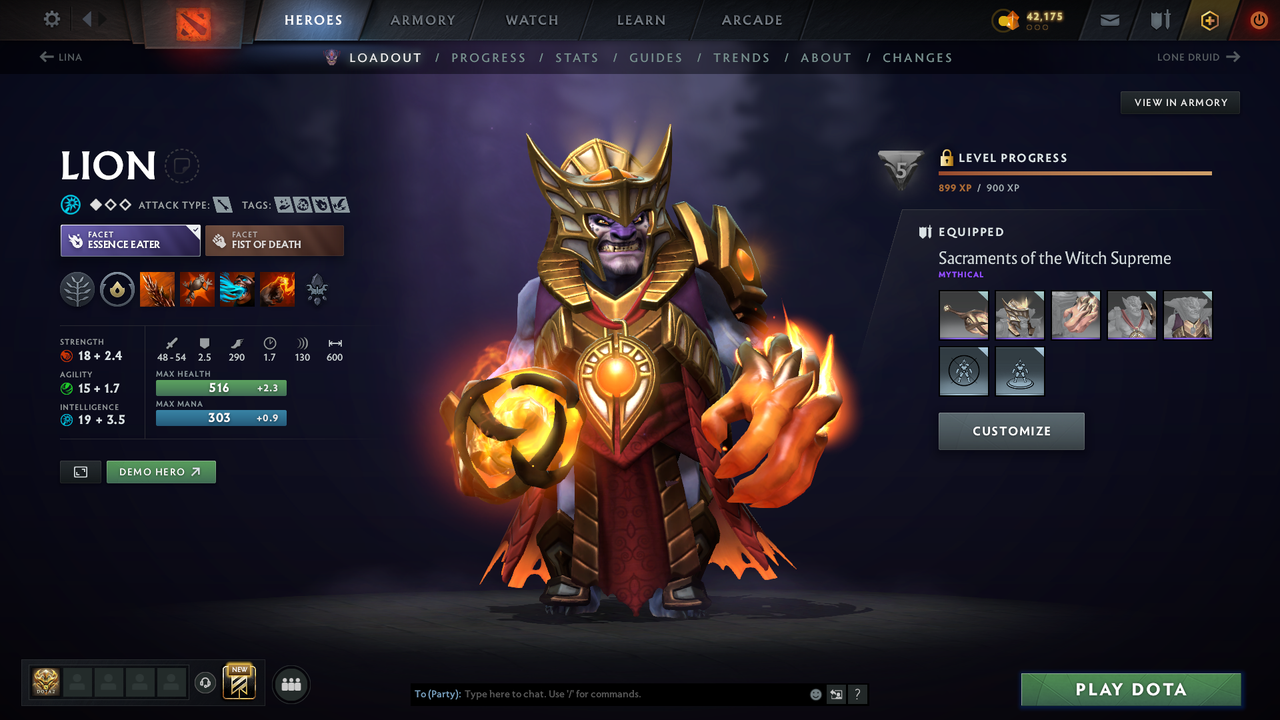Open the mail notifications envelope icon
Viewport: 1280px width, 720px height.
point(1109,20)
